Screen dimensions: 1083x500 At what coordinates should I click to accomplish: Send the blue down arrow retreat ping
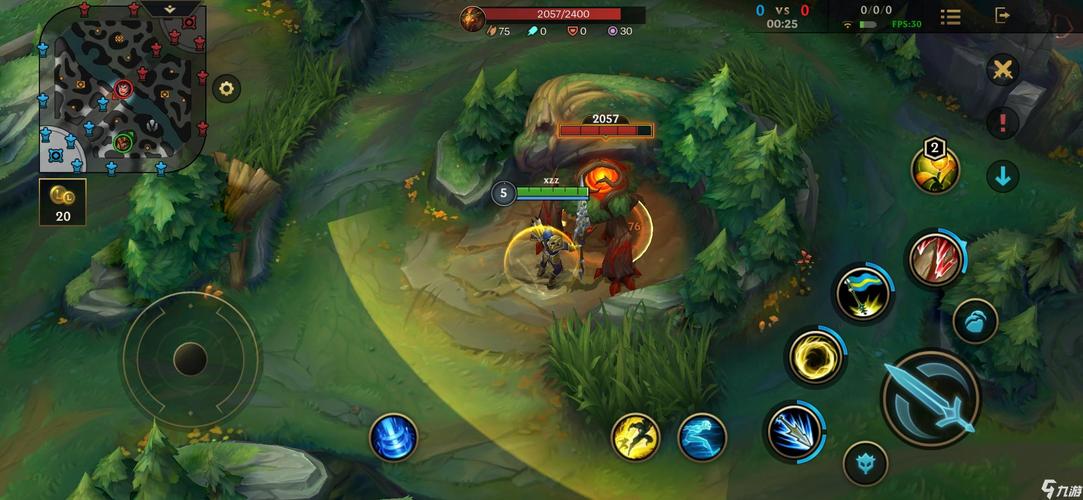1002,176
